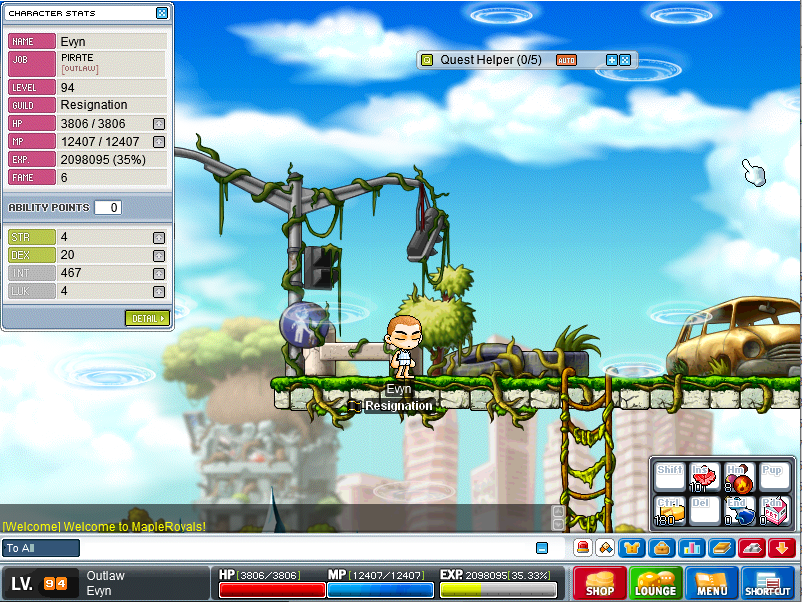Add a point to STR
Image resolution: width=802 pixels, height=602 pixels.
tap(158, 237)
